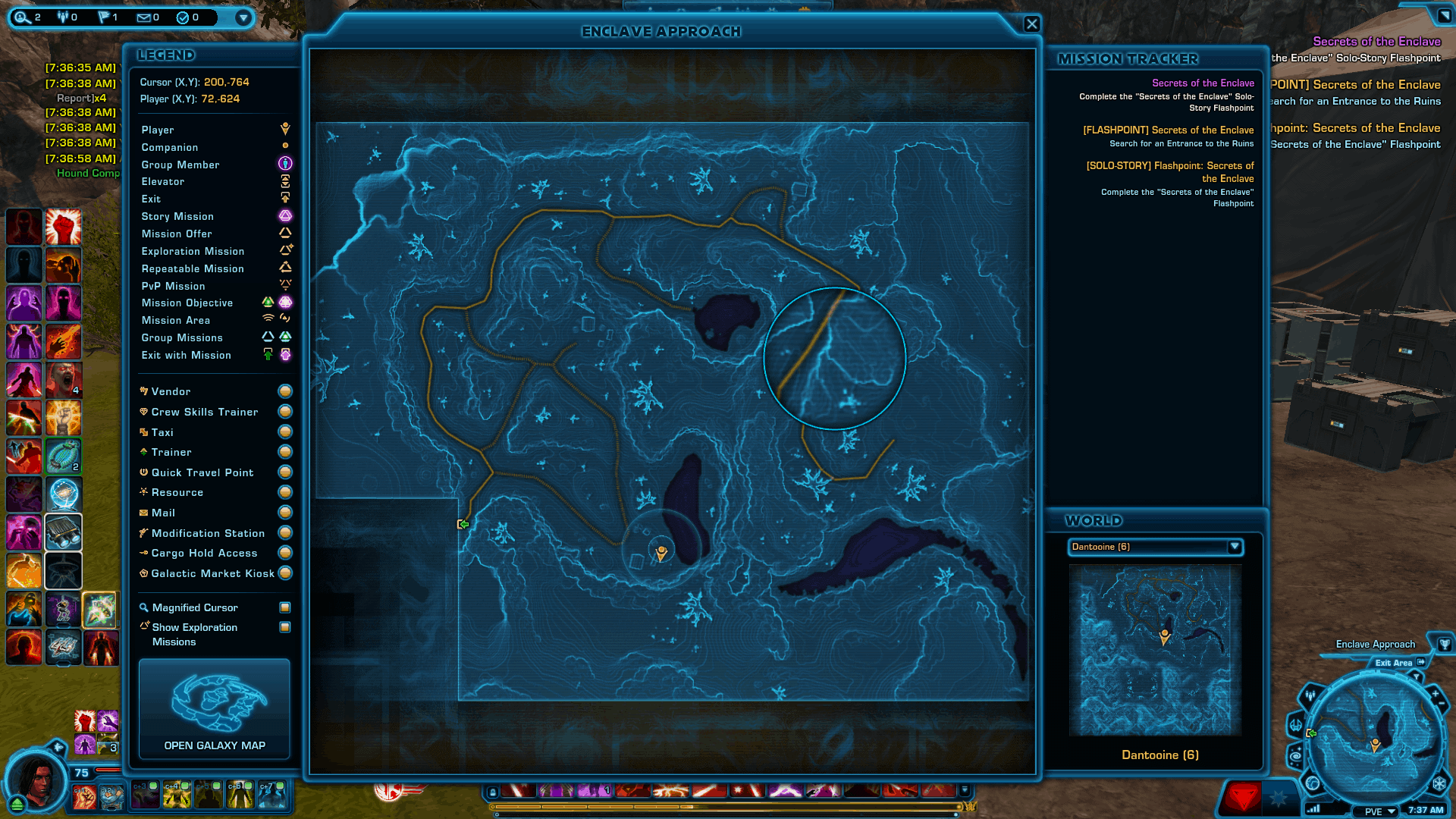
Task: Open the PVE mode dropdown
Action: coord(1381,811)
